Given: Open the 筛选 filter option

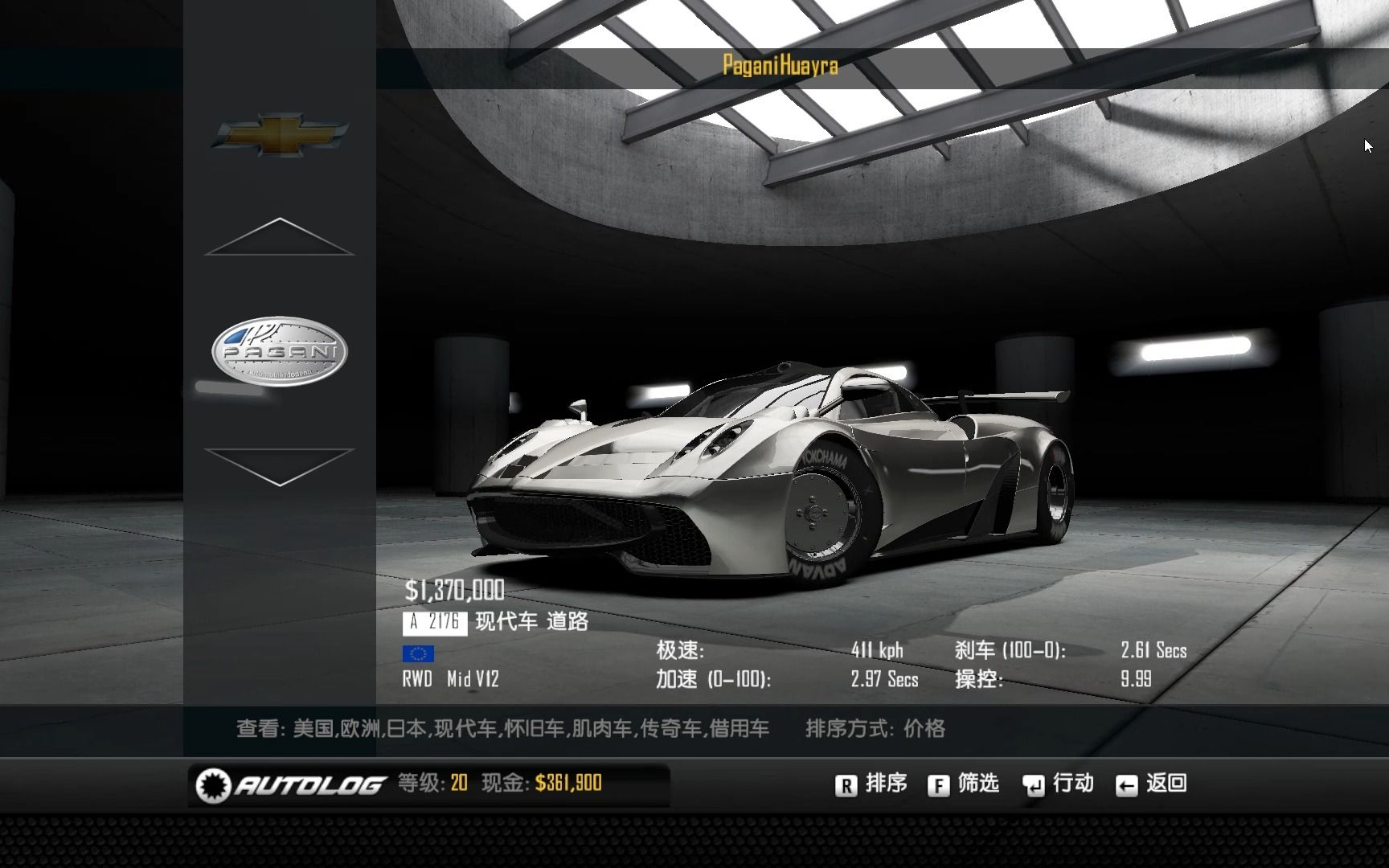Looking at the screenshot, I should [x=963, y=784].
